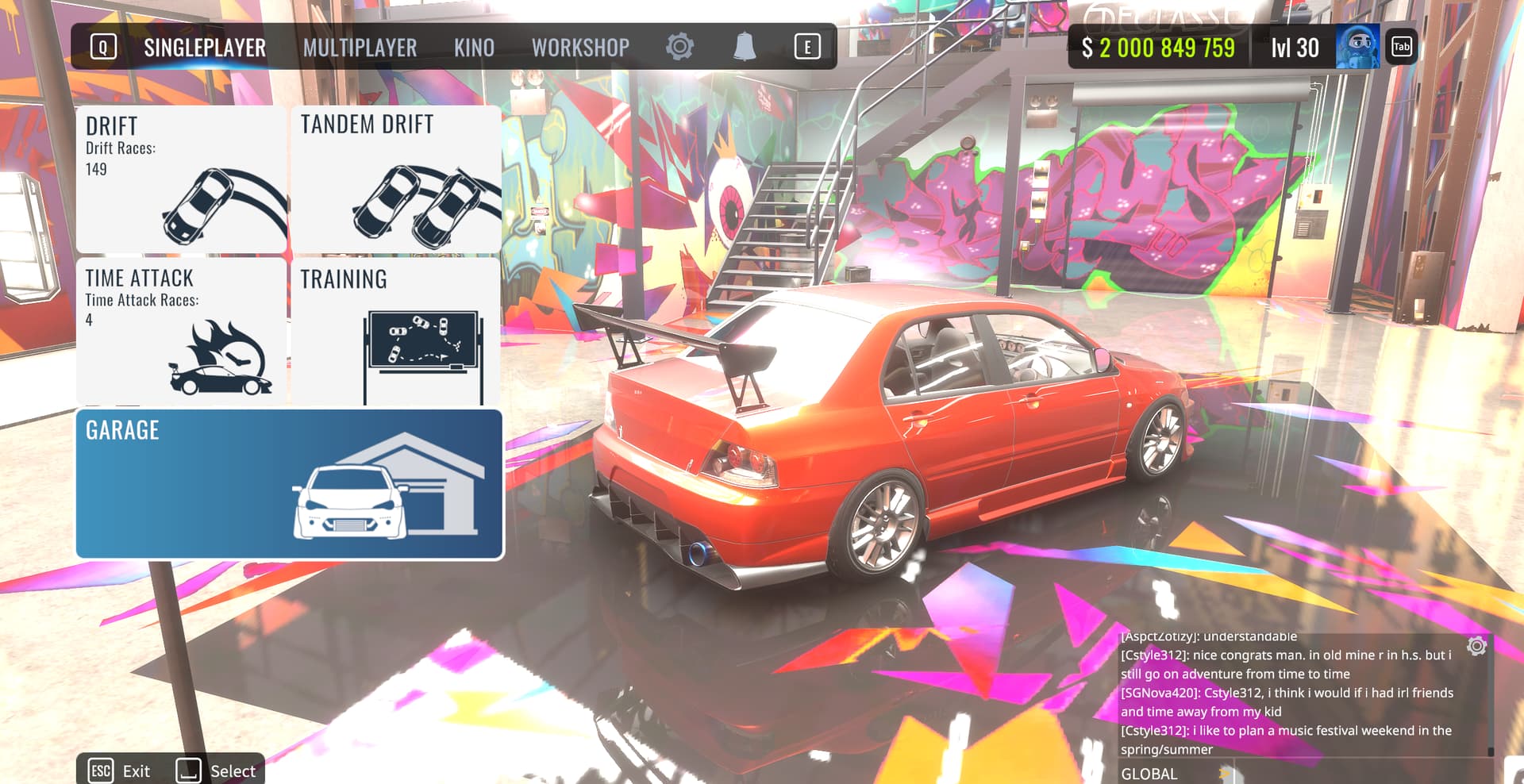Open chat settings gear icon

pyautogui.click(x=1476, y=646)
